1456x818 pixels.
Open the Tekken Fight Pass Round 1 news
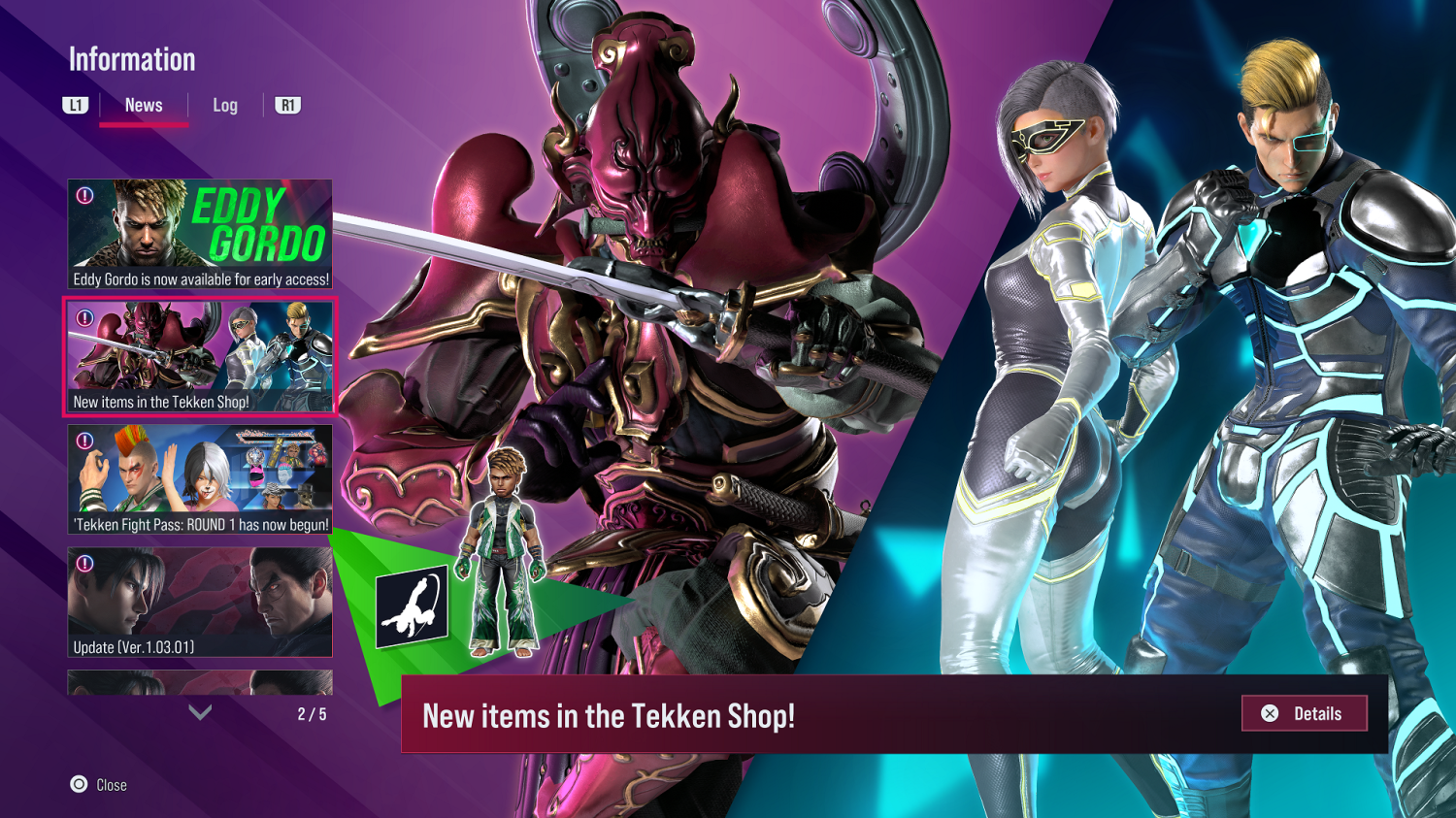point(200,480)
